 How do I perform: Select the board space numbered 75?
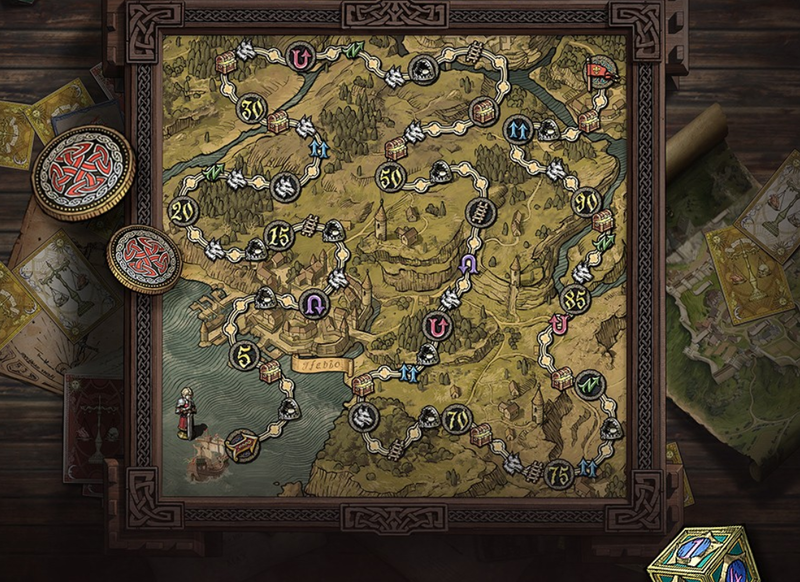coord(561,471)
